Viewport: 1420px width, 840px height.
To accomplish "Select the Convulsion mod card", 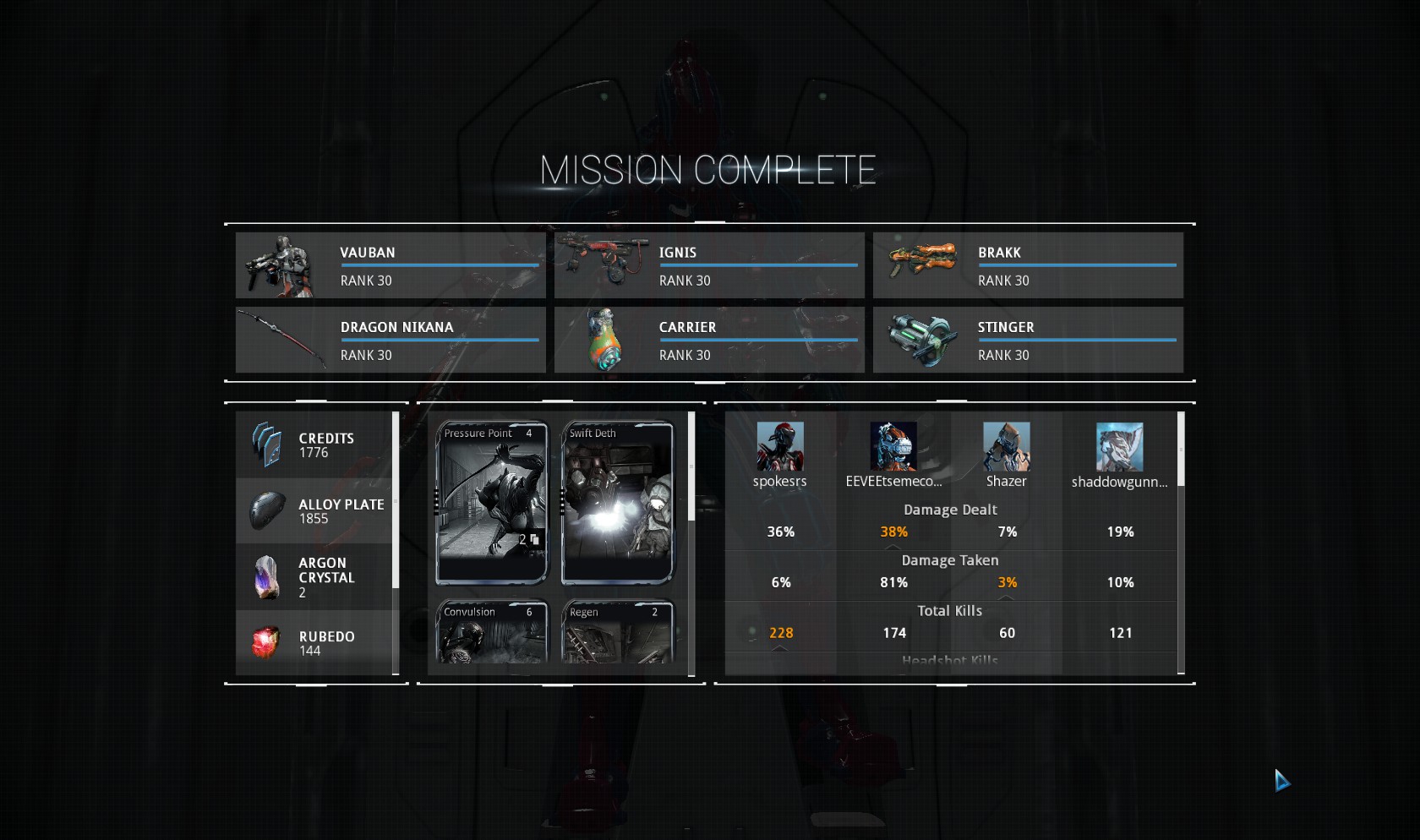I will [492, 632].
